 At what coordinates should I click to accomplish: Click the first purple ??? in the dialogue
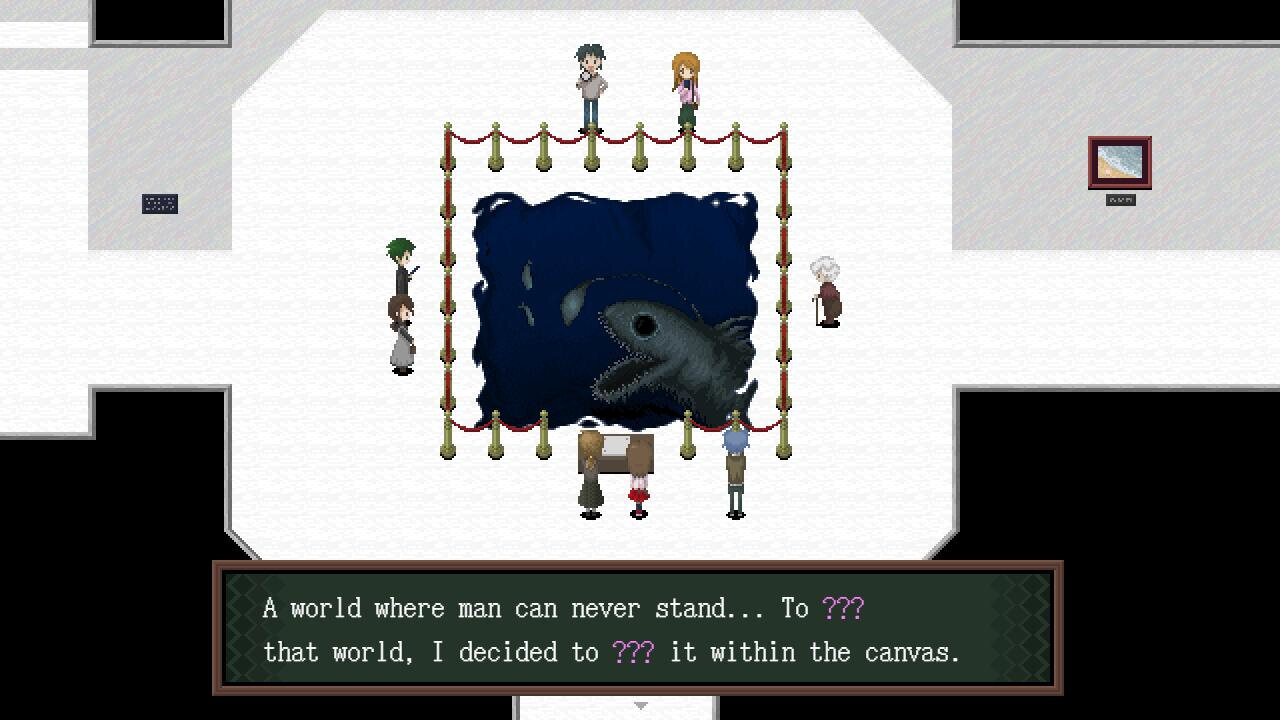(845, 608)
